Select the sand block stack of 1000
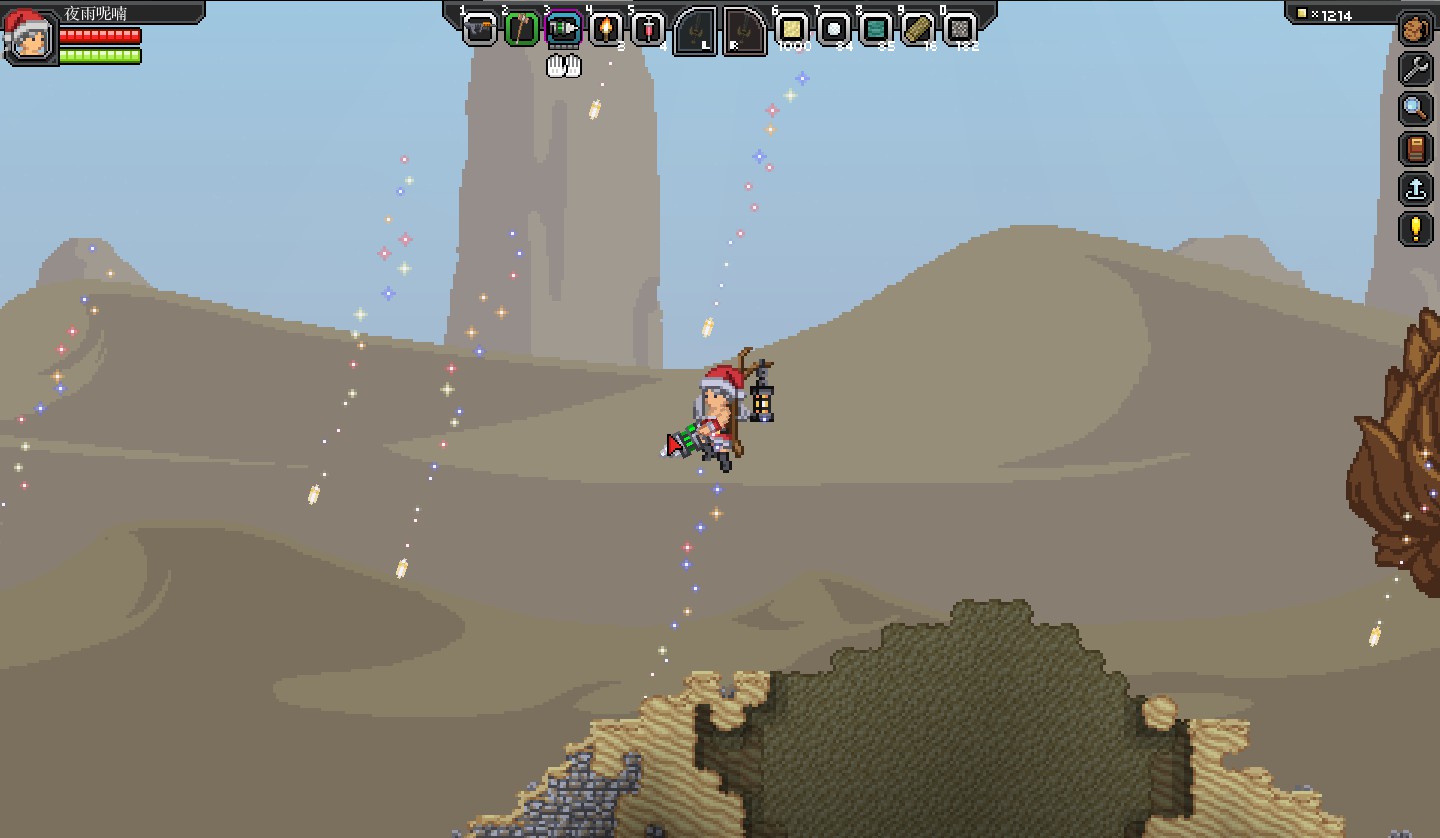Image resolution: width=1440 pixels, height=838 pixels. tap(792, 29)
